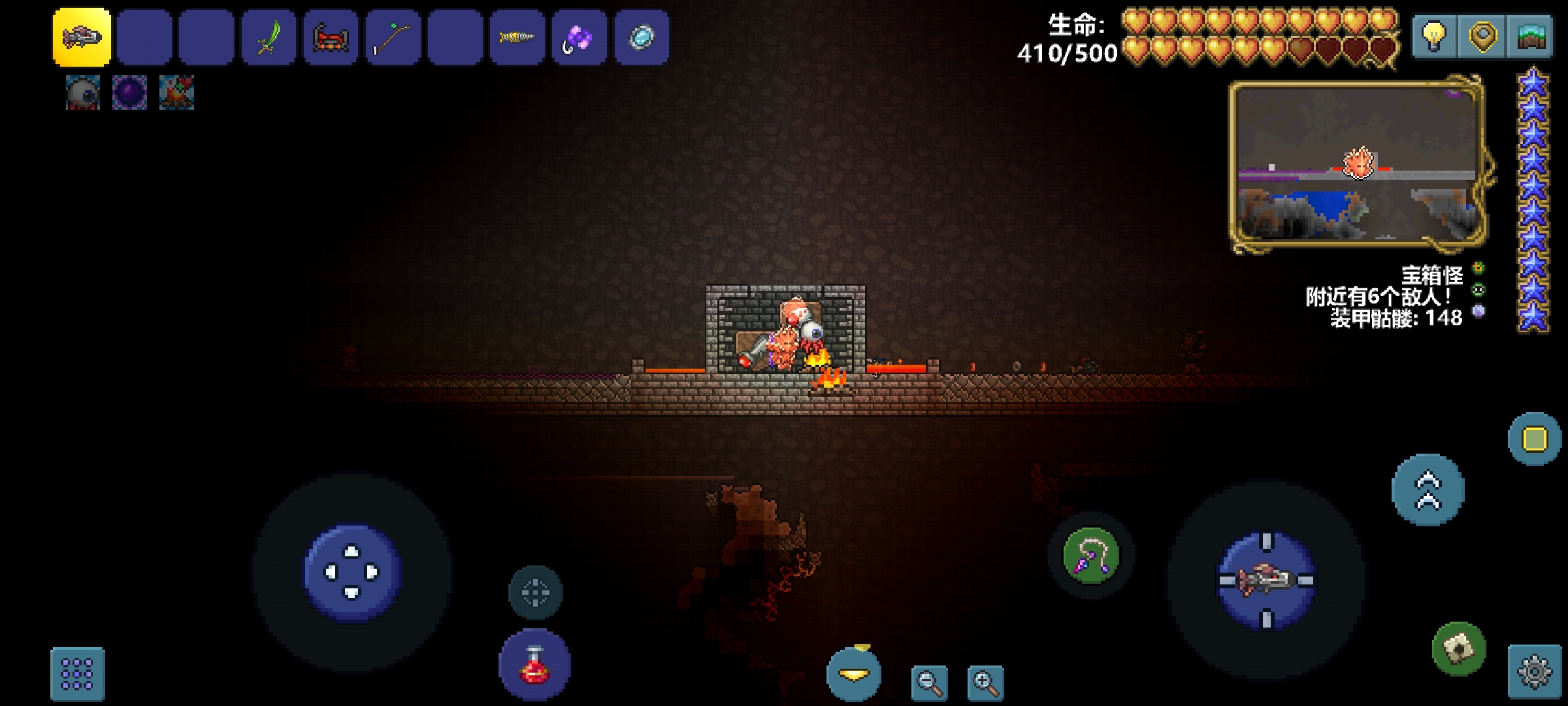Select the green grass blade slot
Screen dimensions: 1568x706
[269, 37]
